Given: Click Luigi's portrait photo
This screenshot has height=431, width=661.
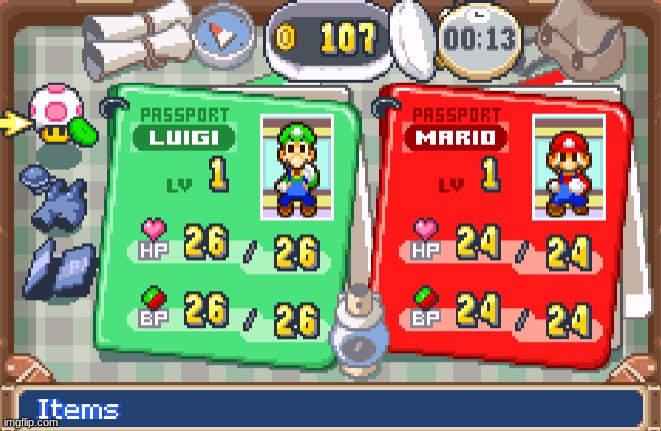Looking at the screenshot, I should [x=297, y=167].
